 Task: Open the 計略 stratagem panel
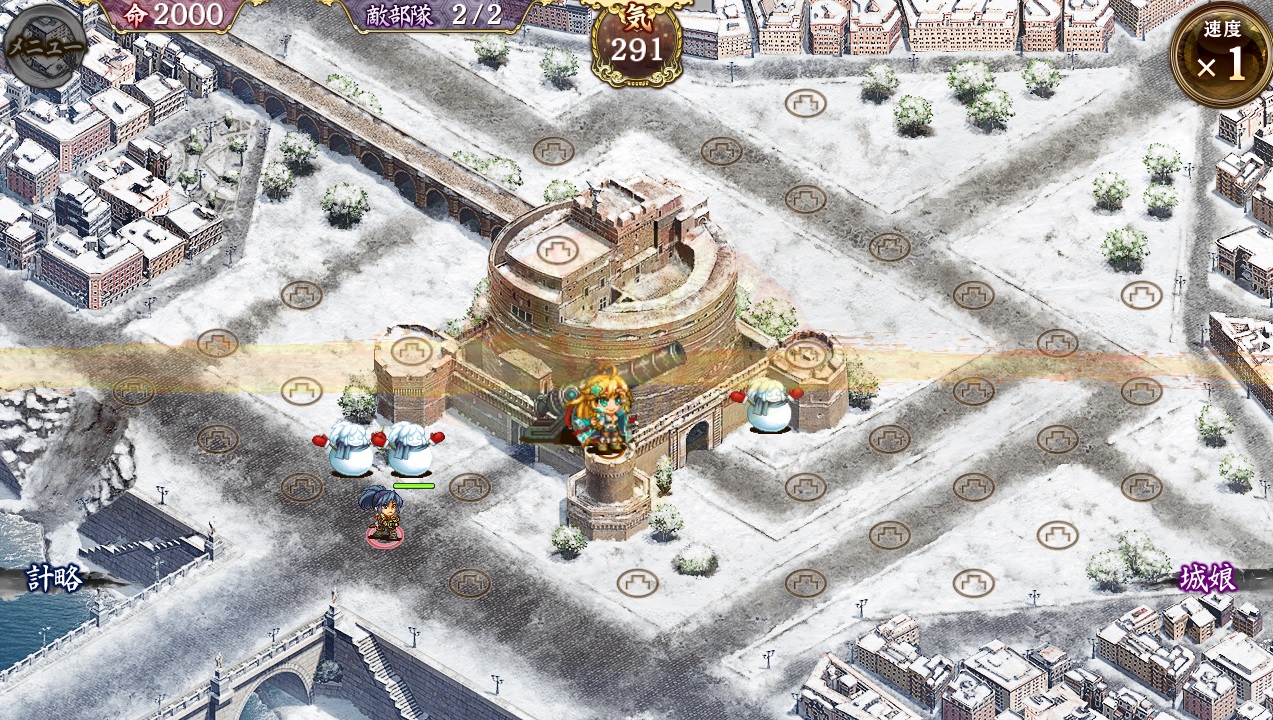click(x=54, y=578)
